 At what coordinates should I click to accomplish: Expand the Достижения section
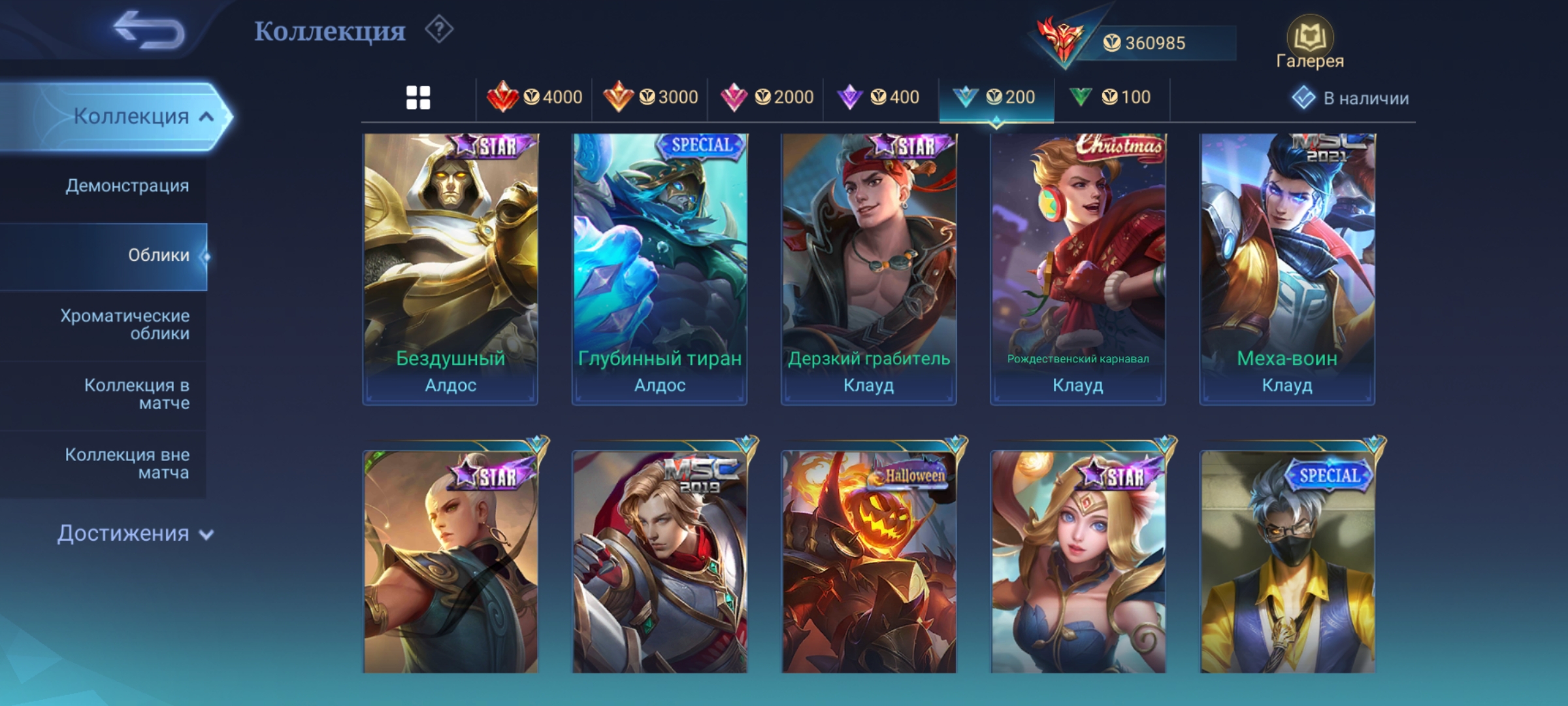[135, 534]
